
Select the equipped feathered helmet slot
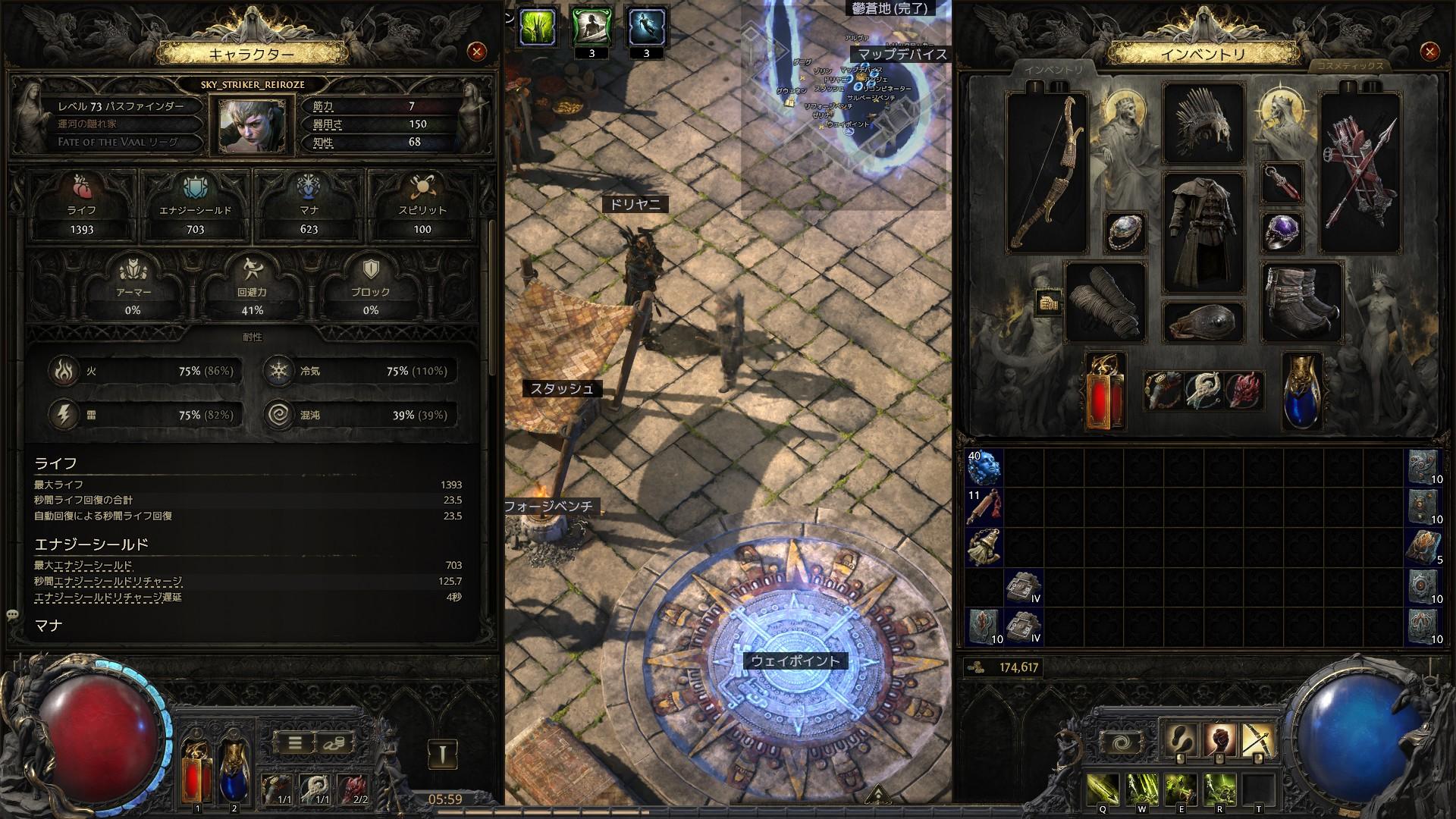(1203, 124)
